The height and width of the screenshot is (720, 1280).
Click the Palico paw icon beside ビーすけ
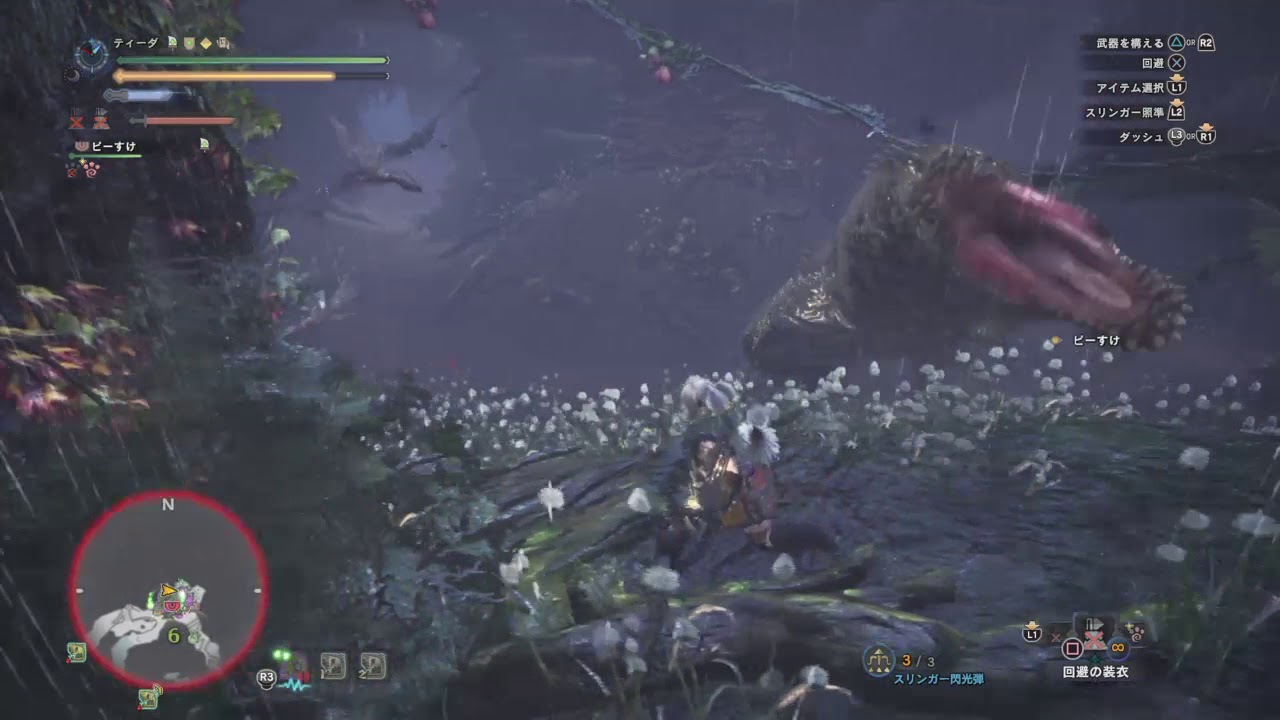(x=81, y=145)
